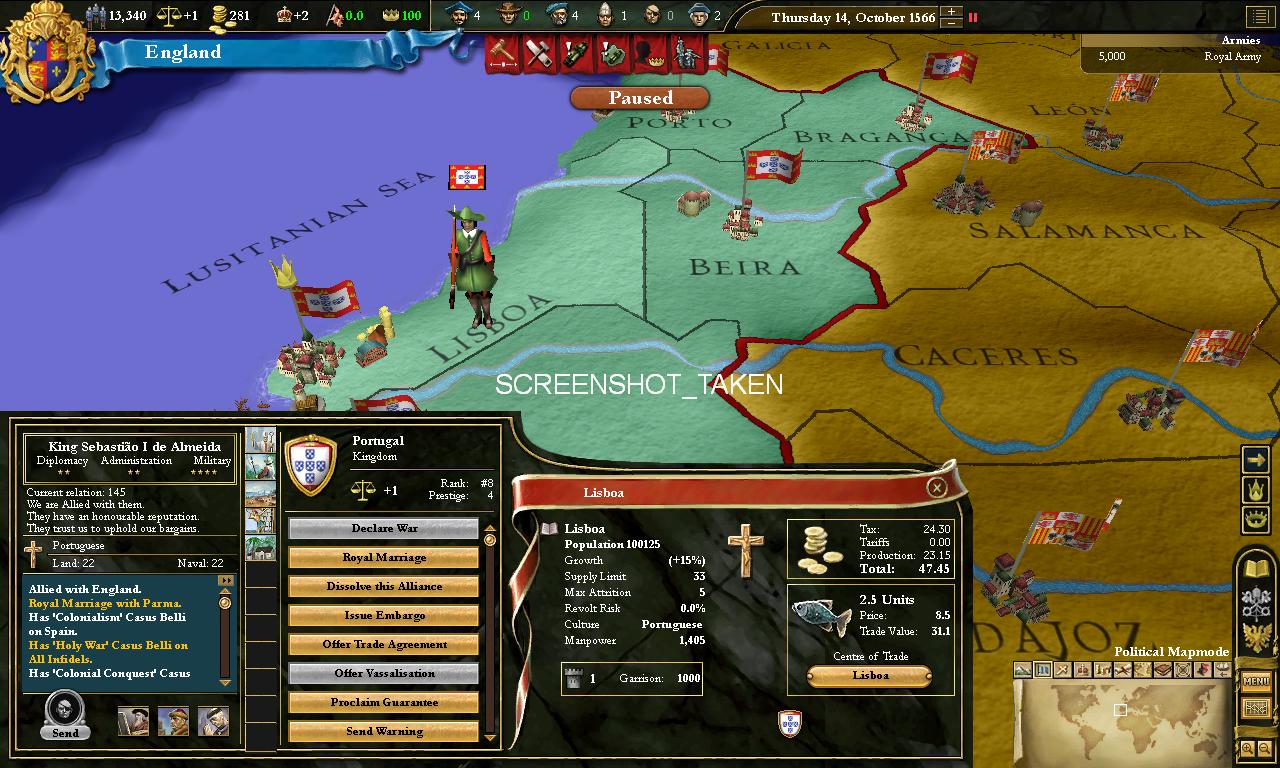Click the world minimap
1280x768 pixels.
tap(1120, 721)
